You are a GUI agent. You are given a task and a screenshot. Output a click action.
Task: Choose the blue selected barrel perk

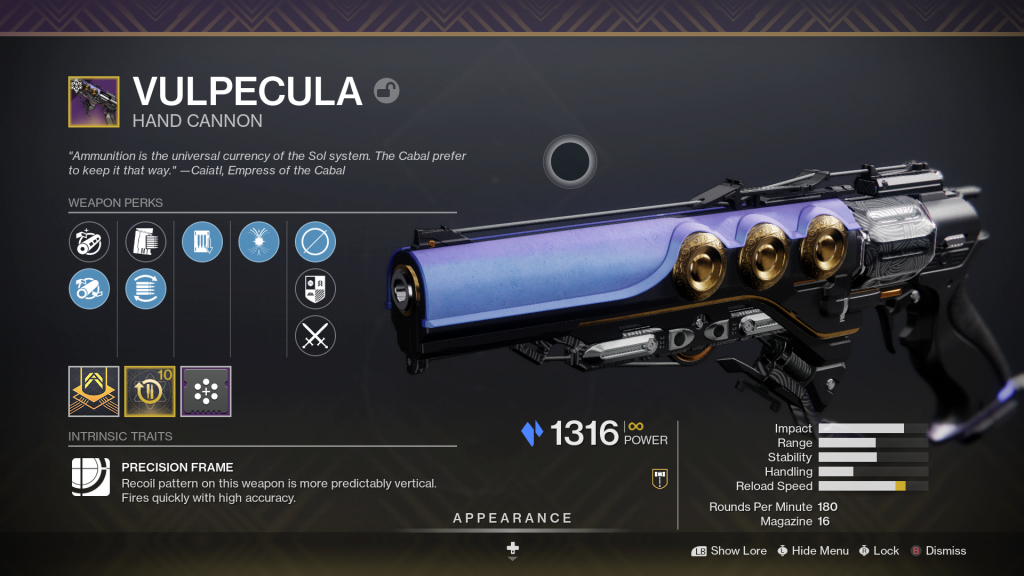click(89, 288)
